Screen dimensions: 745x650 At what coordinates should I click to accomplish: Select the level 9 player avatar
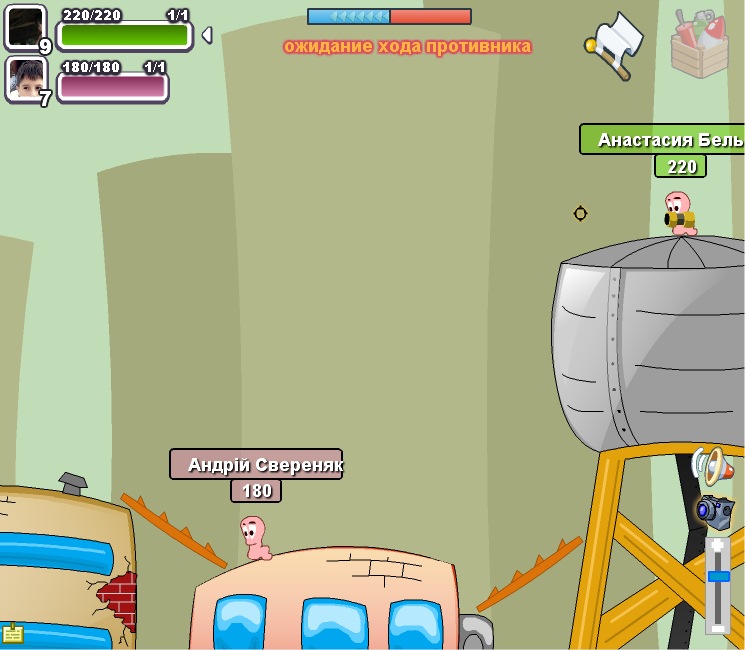coord(25,27)
